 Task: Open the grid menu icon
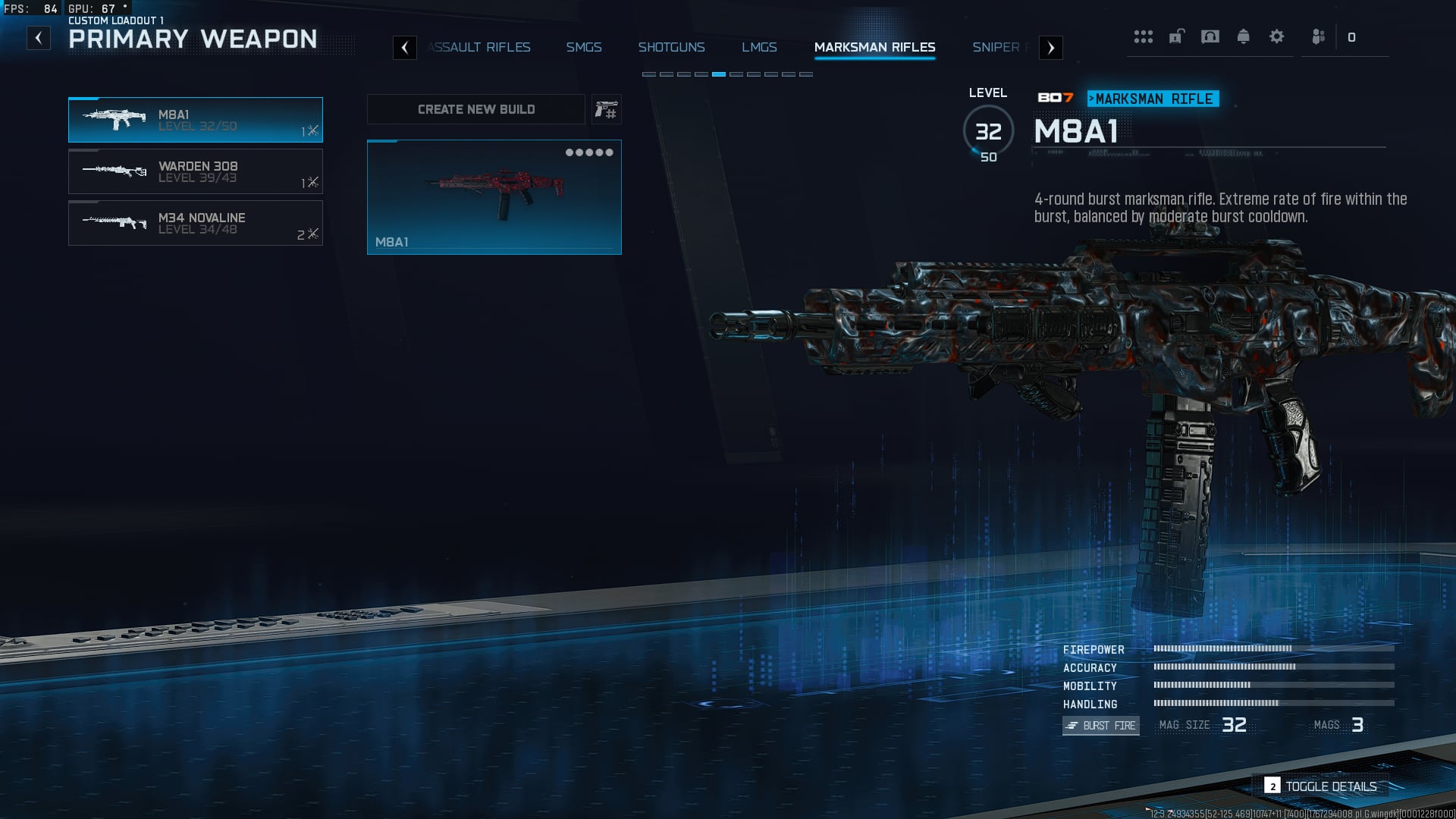click(1143, 36)
